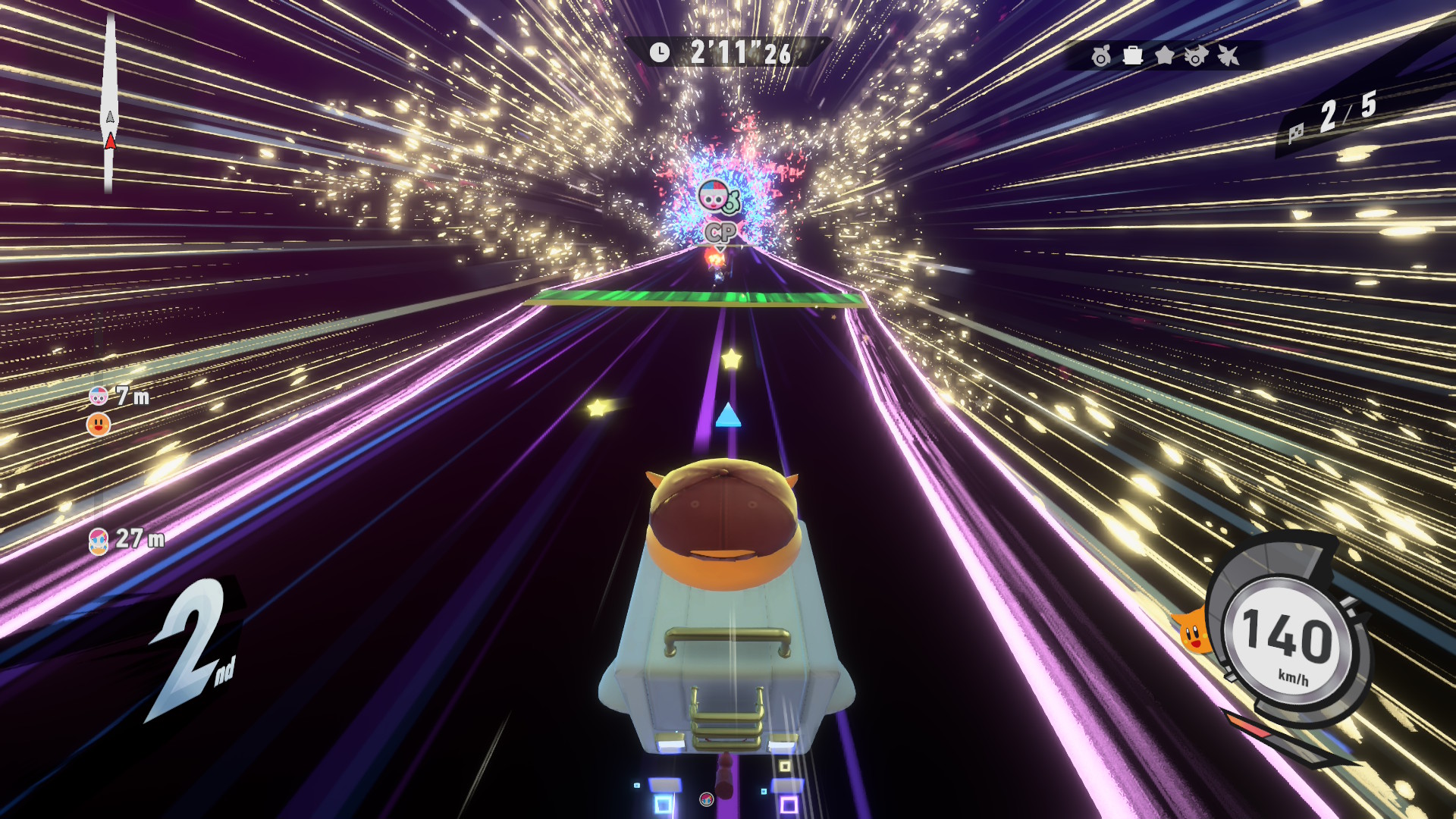Choose the plain star machine icon
The width and height of the screenshot is (1456, 819).
[1164, 55]
